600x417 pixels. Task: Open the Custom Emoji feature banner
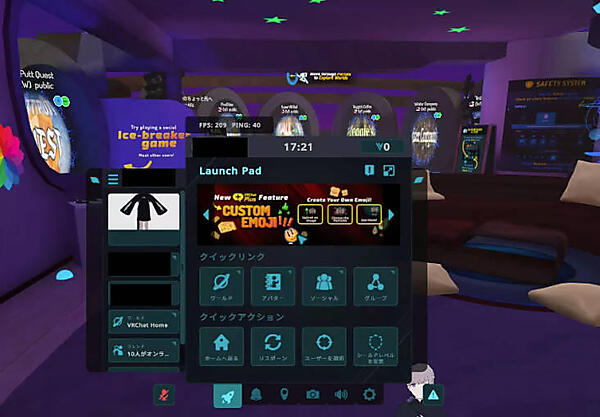coord(298,215)
